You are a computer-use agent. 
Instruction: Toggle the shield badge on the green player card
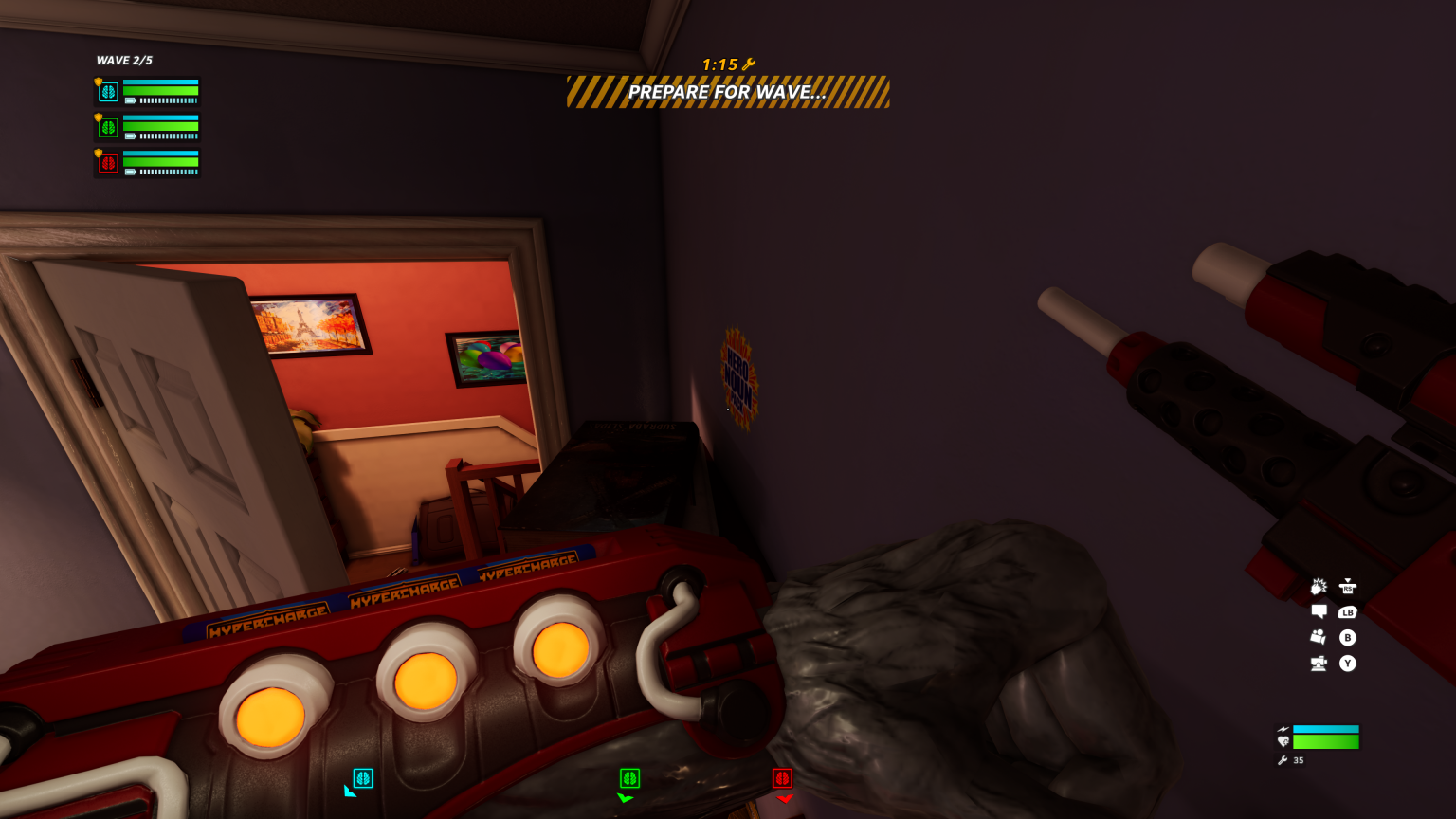tap(98, 117)
